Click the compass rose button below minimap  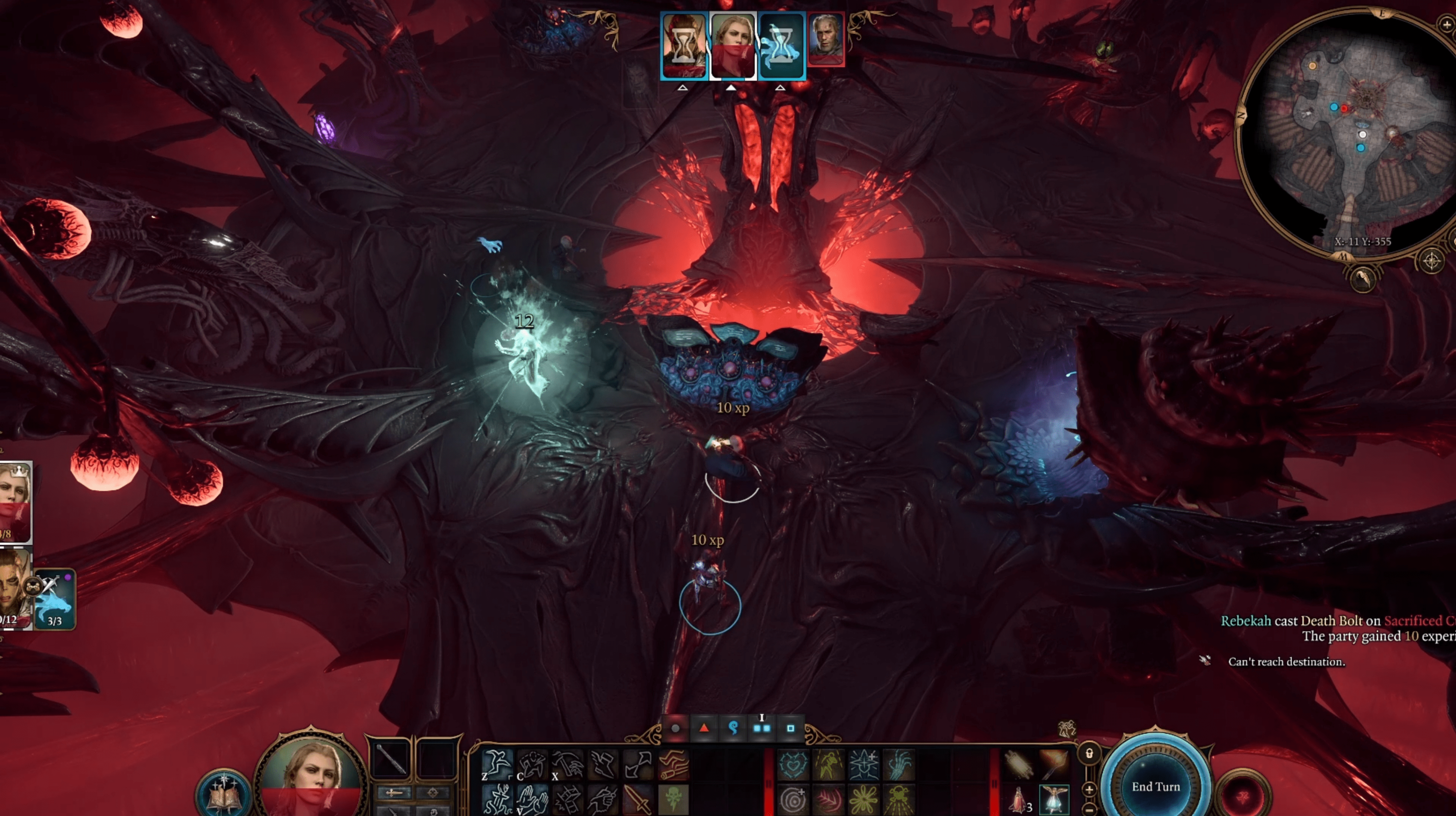click(1431, 261)
